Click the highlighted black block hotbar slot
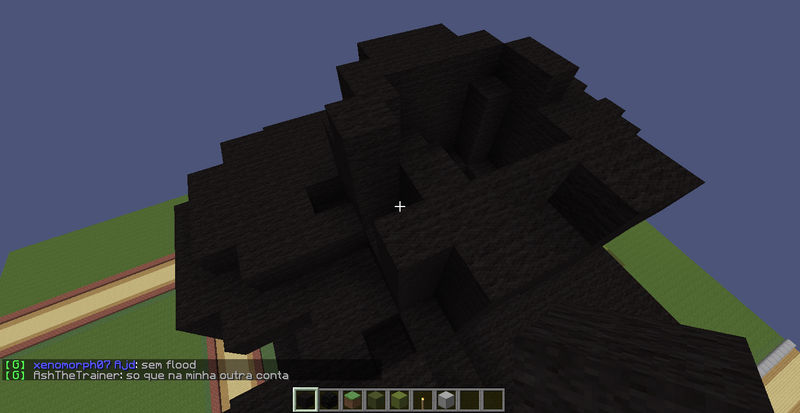This screenshot has height=413, width=800. pyautogui.click(x=306, y=400)
